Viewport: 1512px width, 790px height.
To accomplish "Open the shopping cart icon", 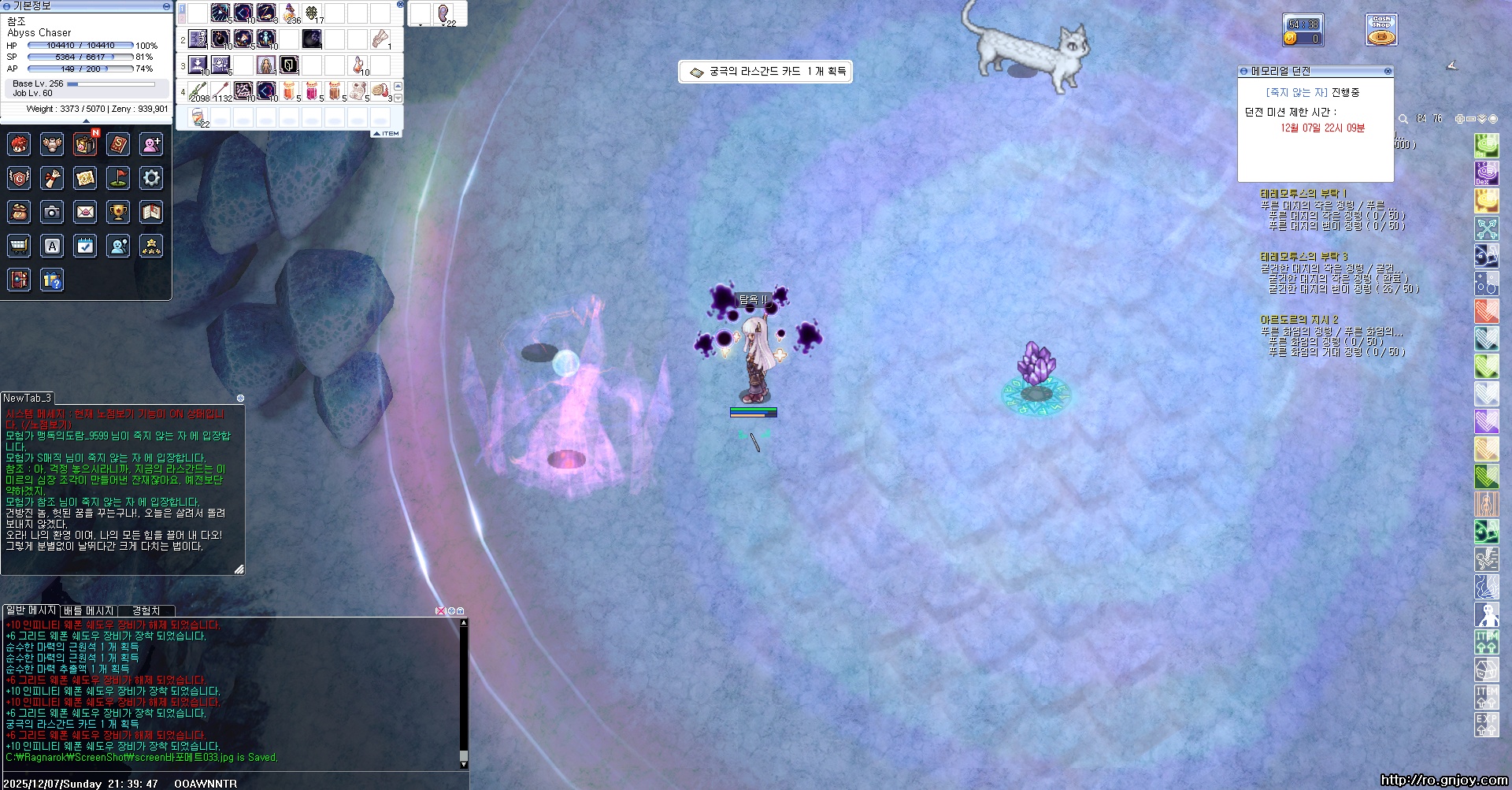I will tap(19, 246).
